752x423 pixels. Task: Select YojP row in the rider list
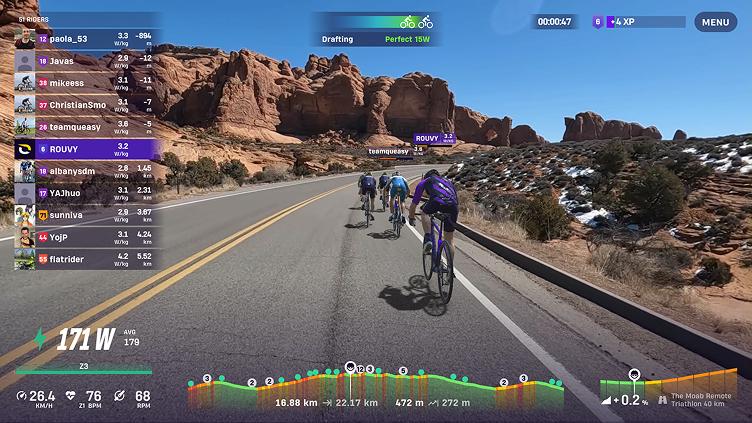[85, 237]
